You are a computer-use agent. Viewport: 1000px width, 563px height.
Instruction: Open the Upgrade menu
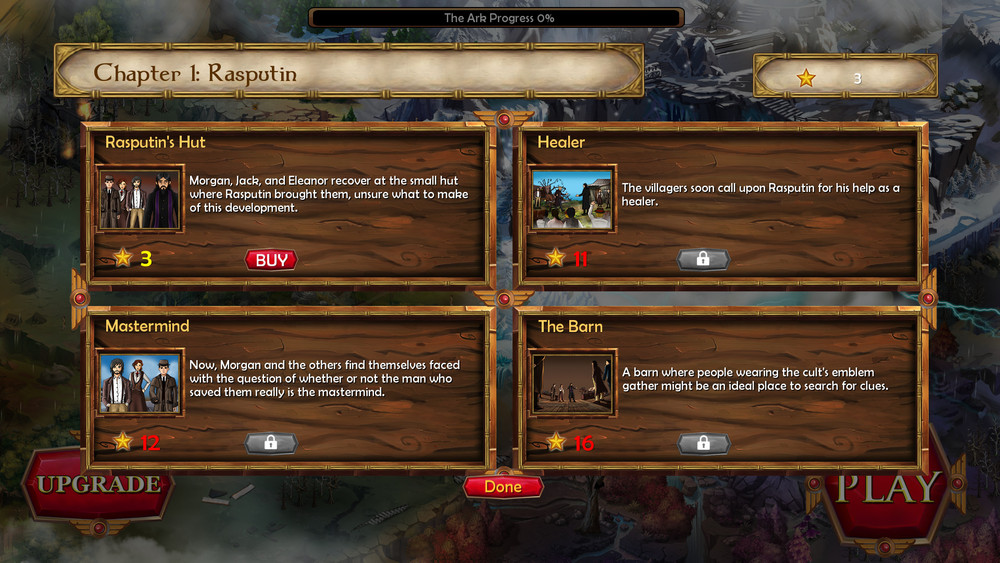pos(98,485)
